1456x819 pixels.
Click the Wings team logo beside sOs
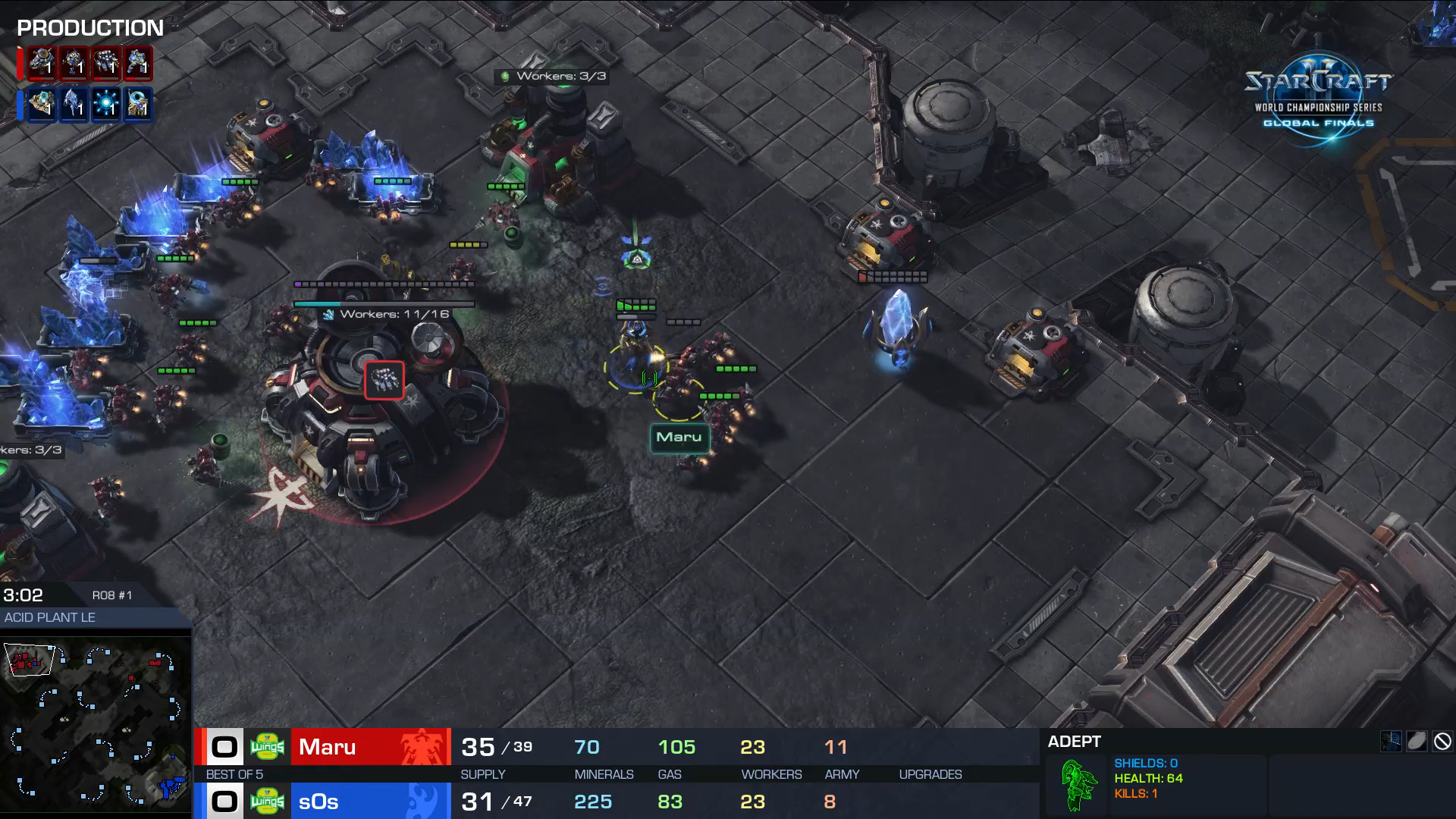(267, 802)
